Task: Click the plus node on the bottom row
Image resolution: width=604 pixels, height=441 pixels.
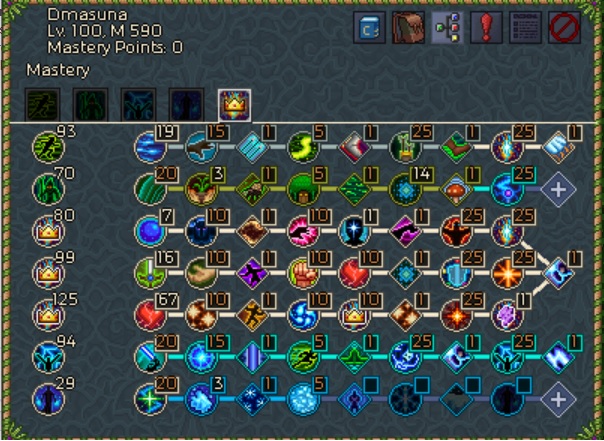Action: [557, 399]
